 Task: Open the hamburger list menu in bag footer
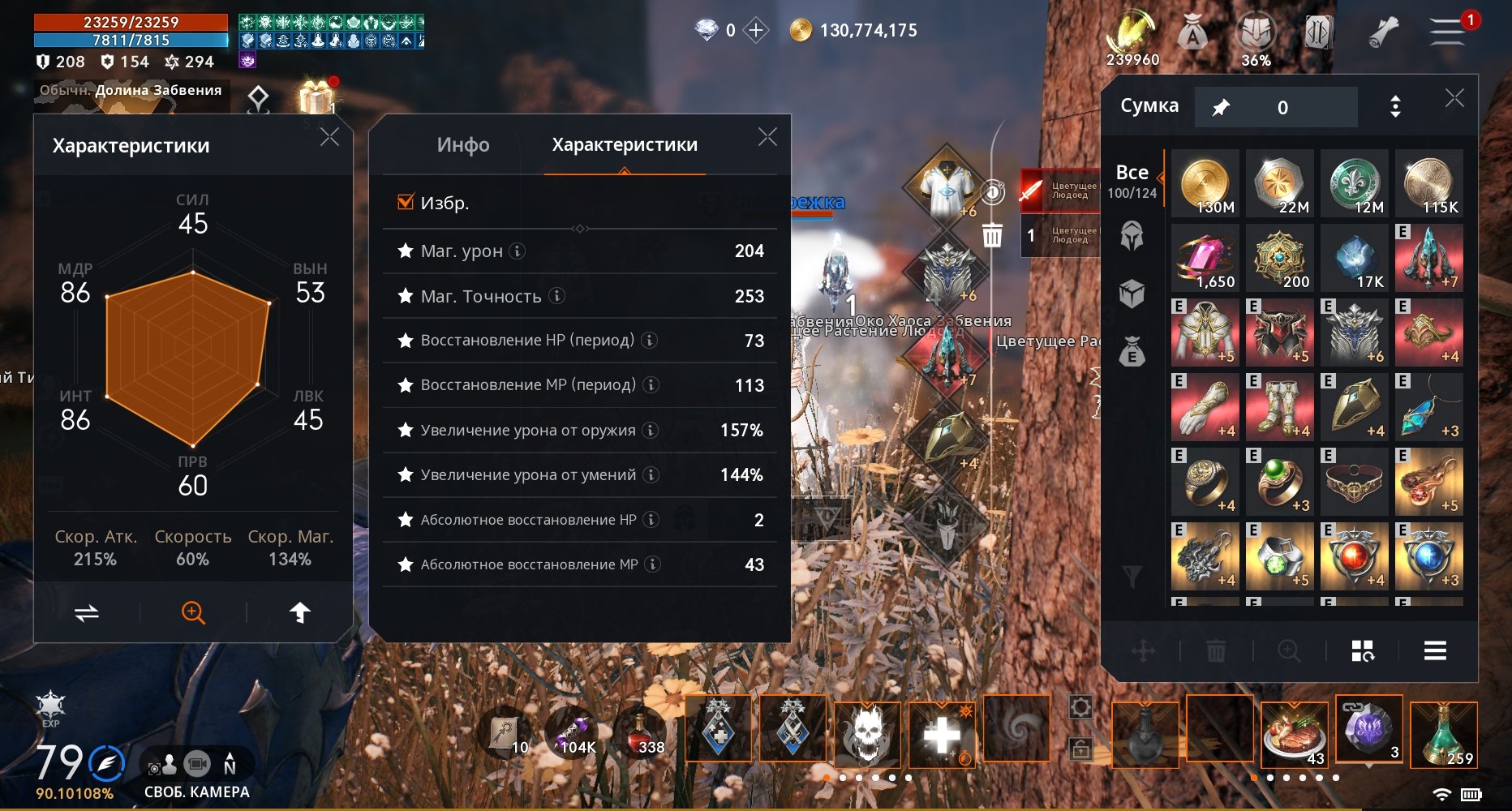point(1435,650)
